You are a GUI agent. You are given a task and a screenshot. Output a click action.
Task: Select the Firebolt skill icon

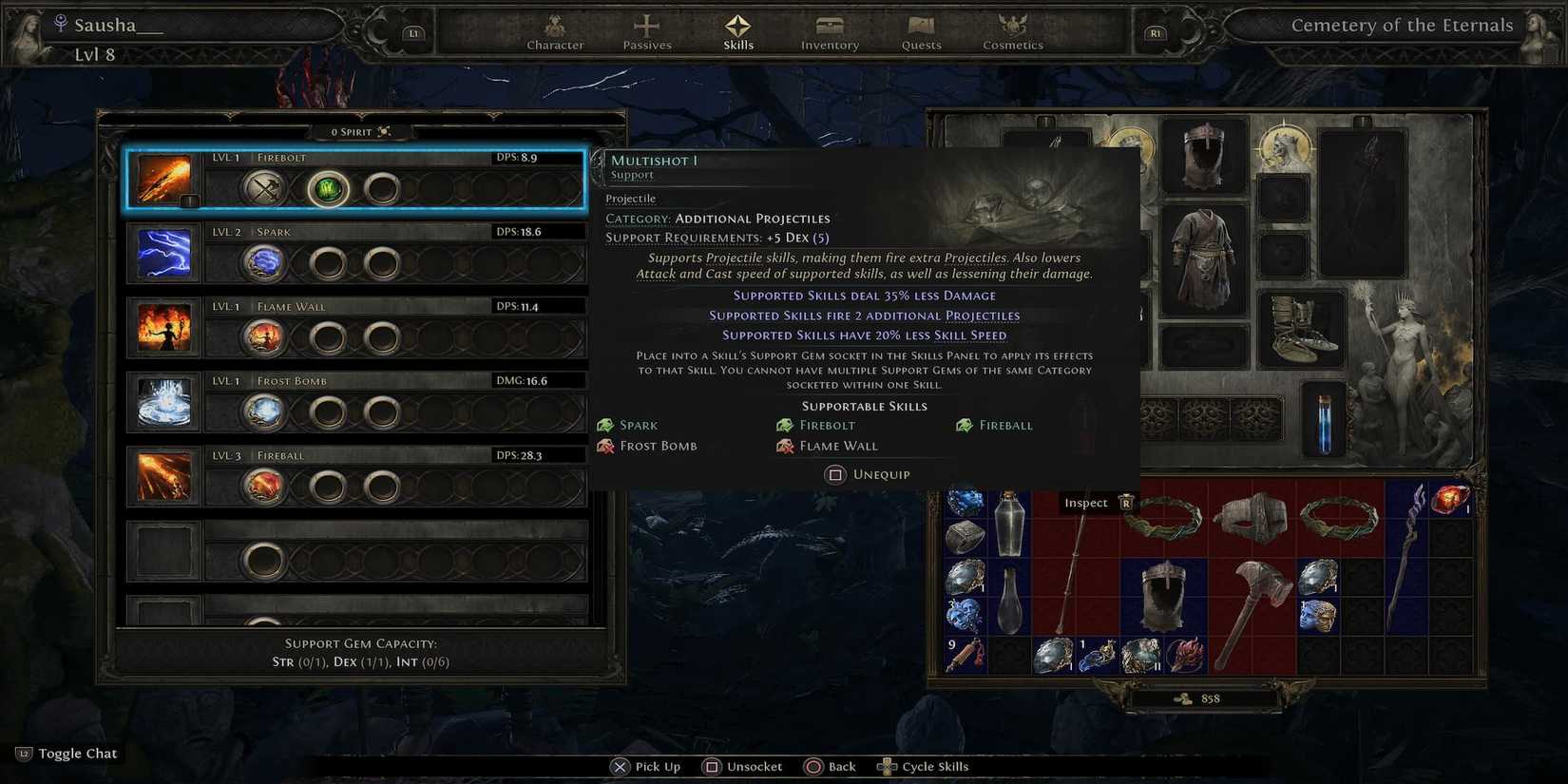[x=163, y=180]
